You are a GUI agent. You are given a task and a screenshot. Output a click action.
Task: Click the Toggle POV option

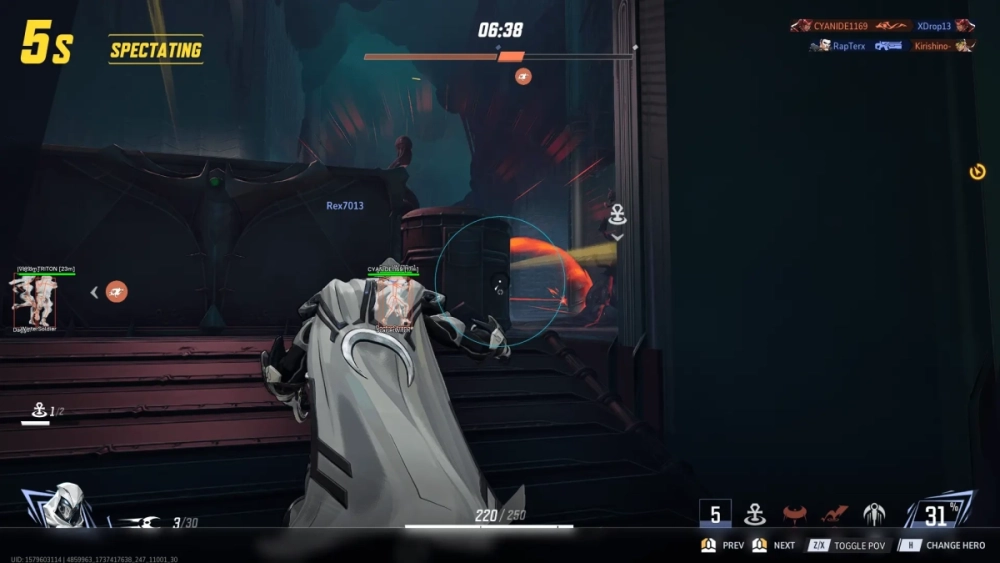click(848, 545)
